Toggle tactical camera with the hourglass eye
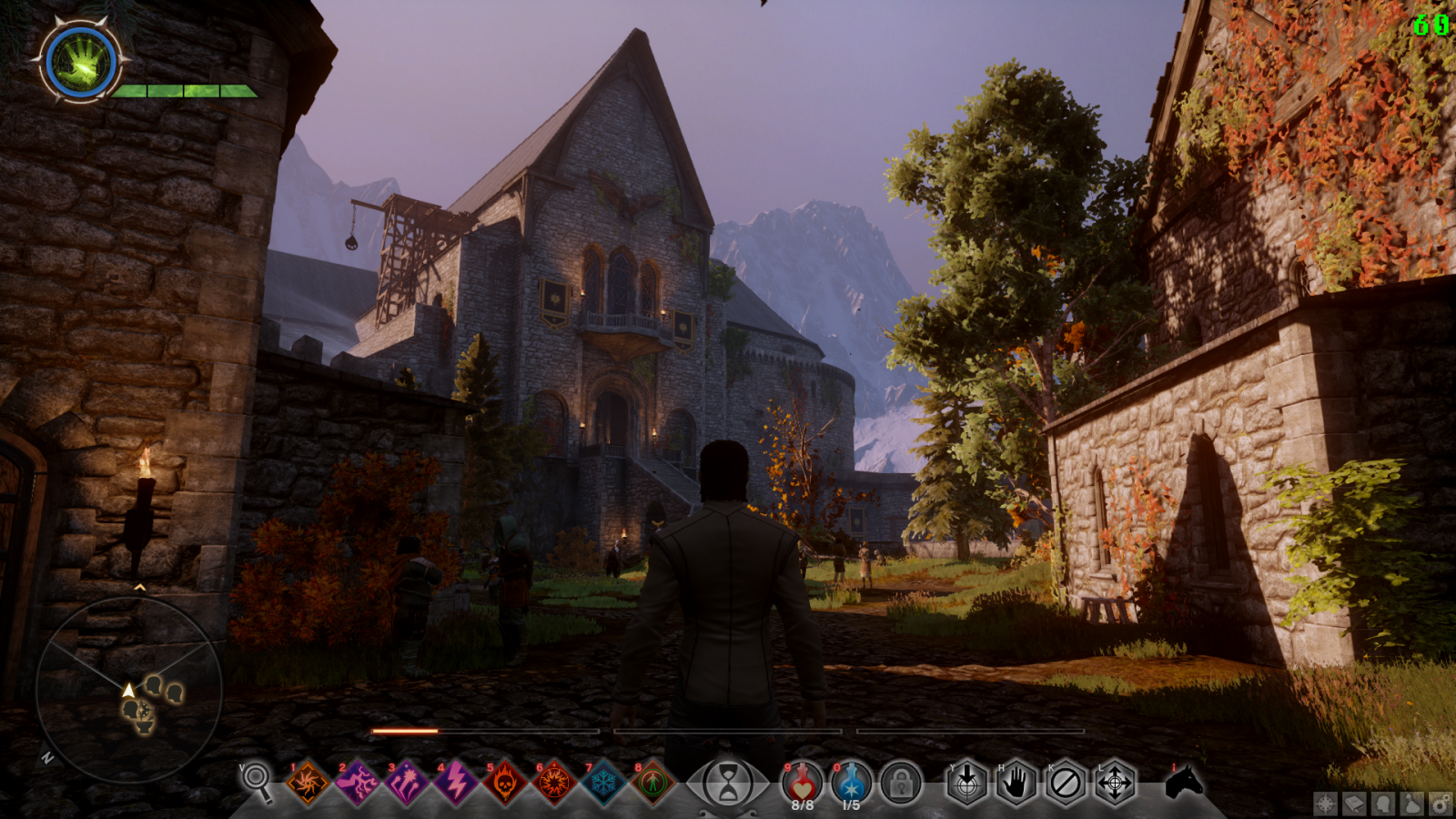The image size is (1456, 819). [x=729, y=784]
